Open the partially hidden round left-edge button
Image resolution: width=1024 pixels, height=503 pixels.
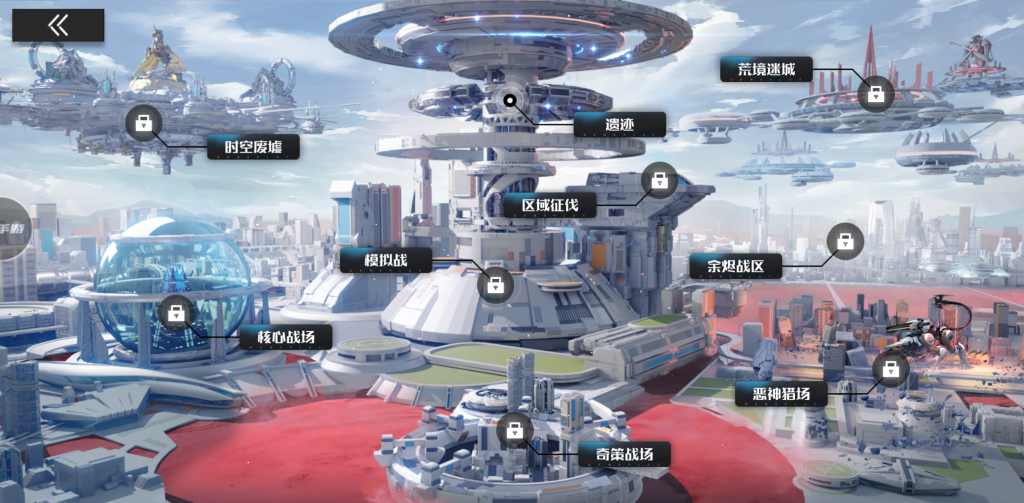[x=12, y=229]
